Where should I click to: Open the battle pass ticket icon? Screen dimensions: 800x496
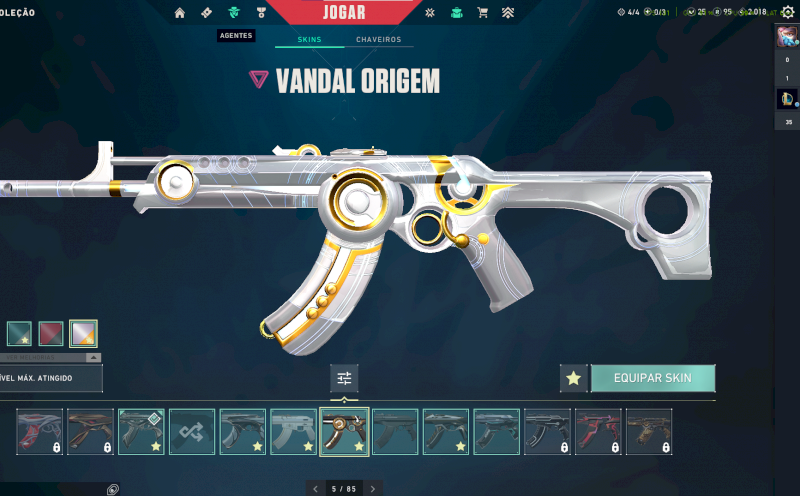click(207, 13)
